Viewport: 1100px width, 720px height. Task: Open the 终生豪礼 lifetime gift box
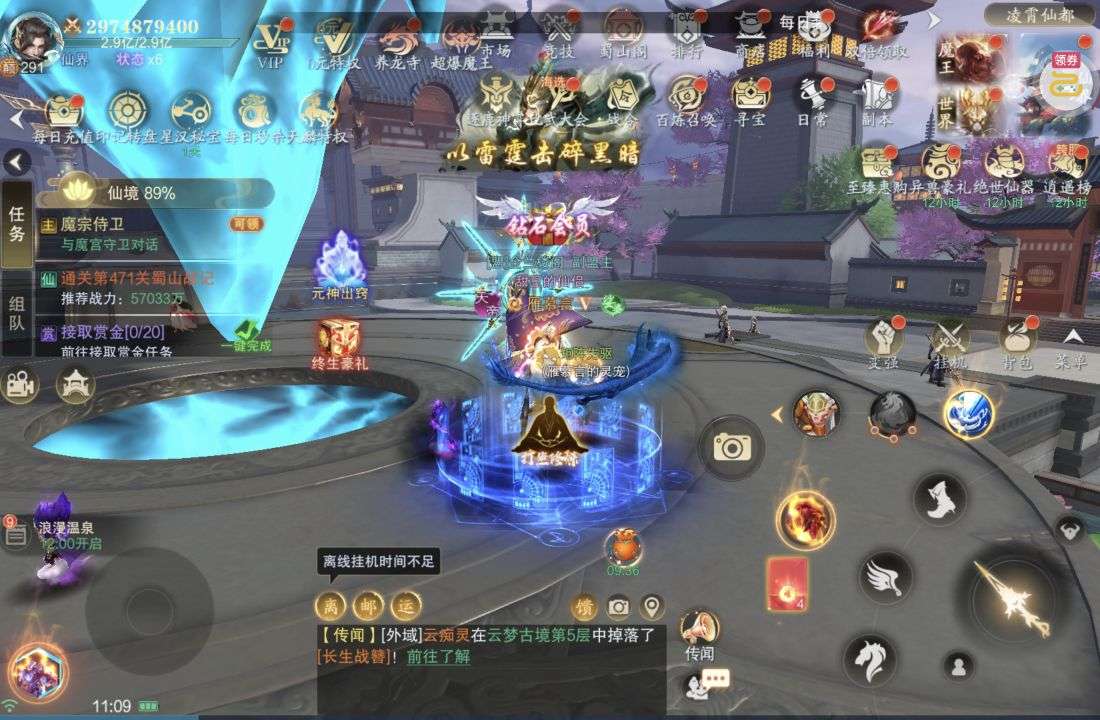(x=339, y=342)
